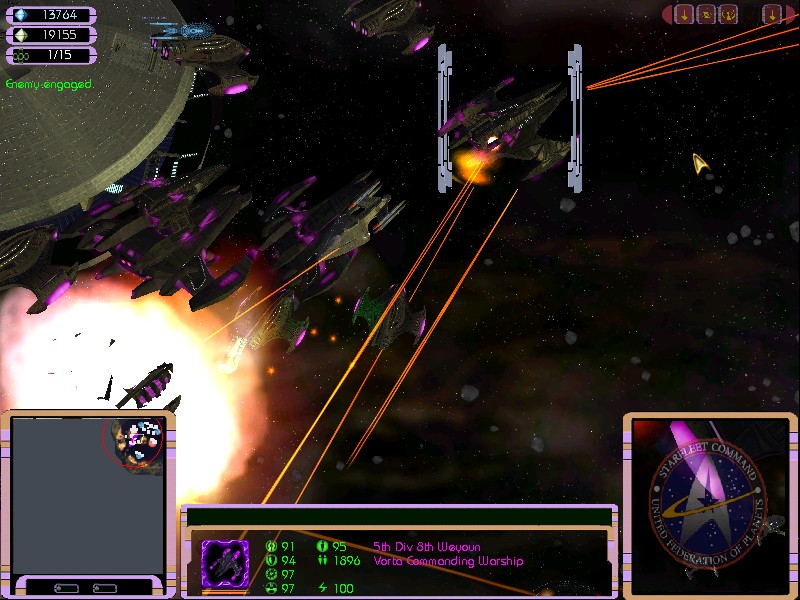Click the down-arrow button beside the eye icon
The height and width of the screenshot is (600, 800).
(684, 14)
